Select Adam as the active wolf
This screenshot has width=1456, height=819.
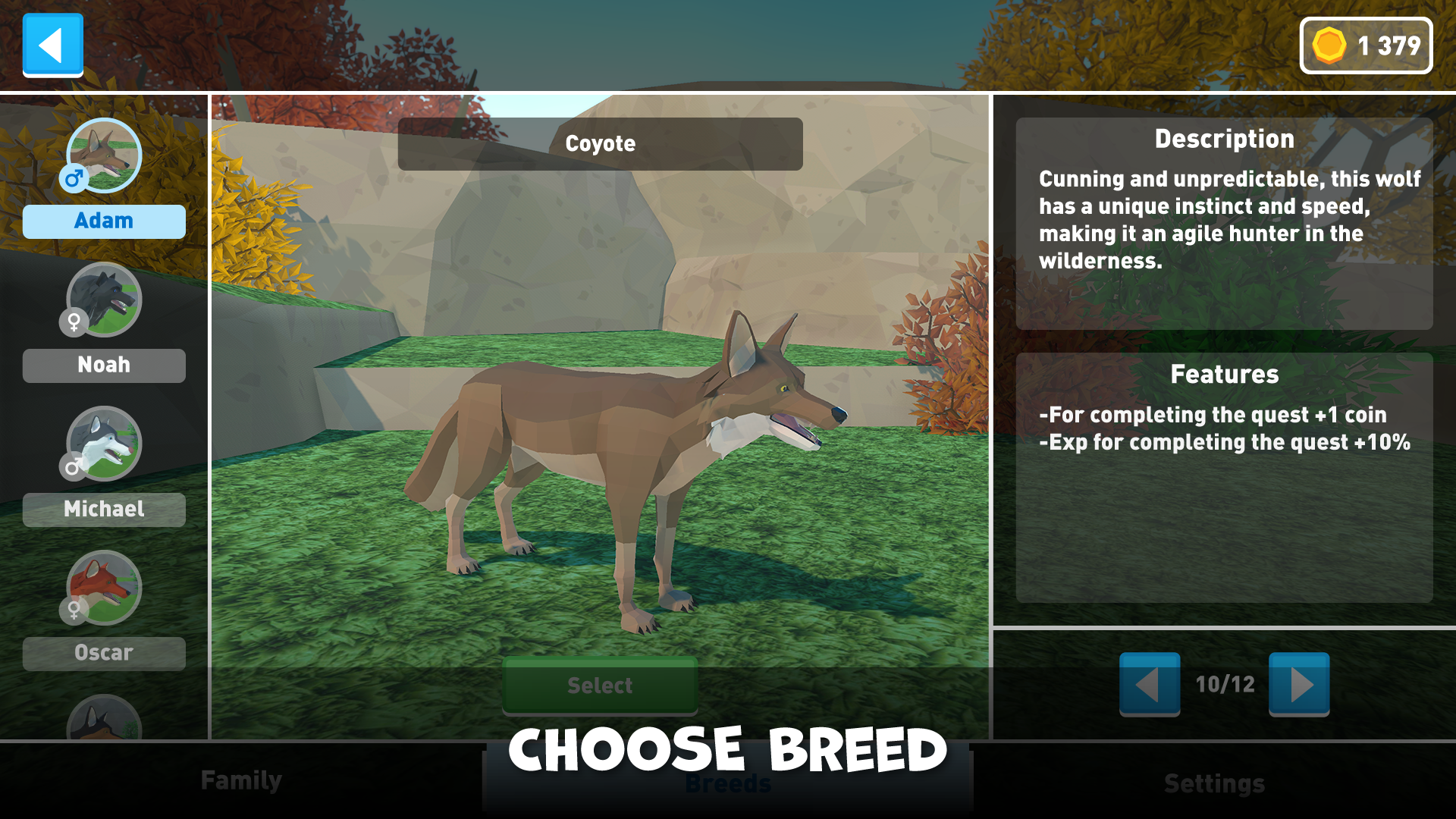[x=104, y=221]
